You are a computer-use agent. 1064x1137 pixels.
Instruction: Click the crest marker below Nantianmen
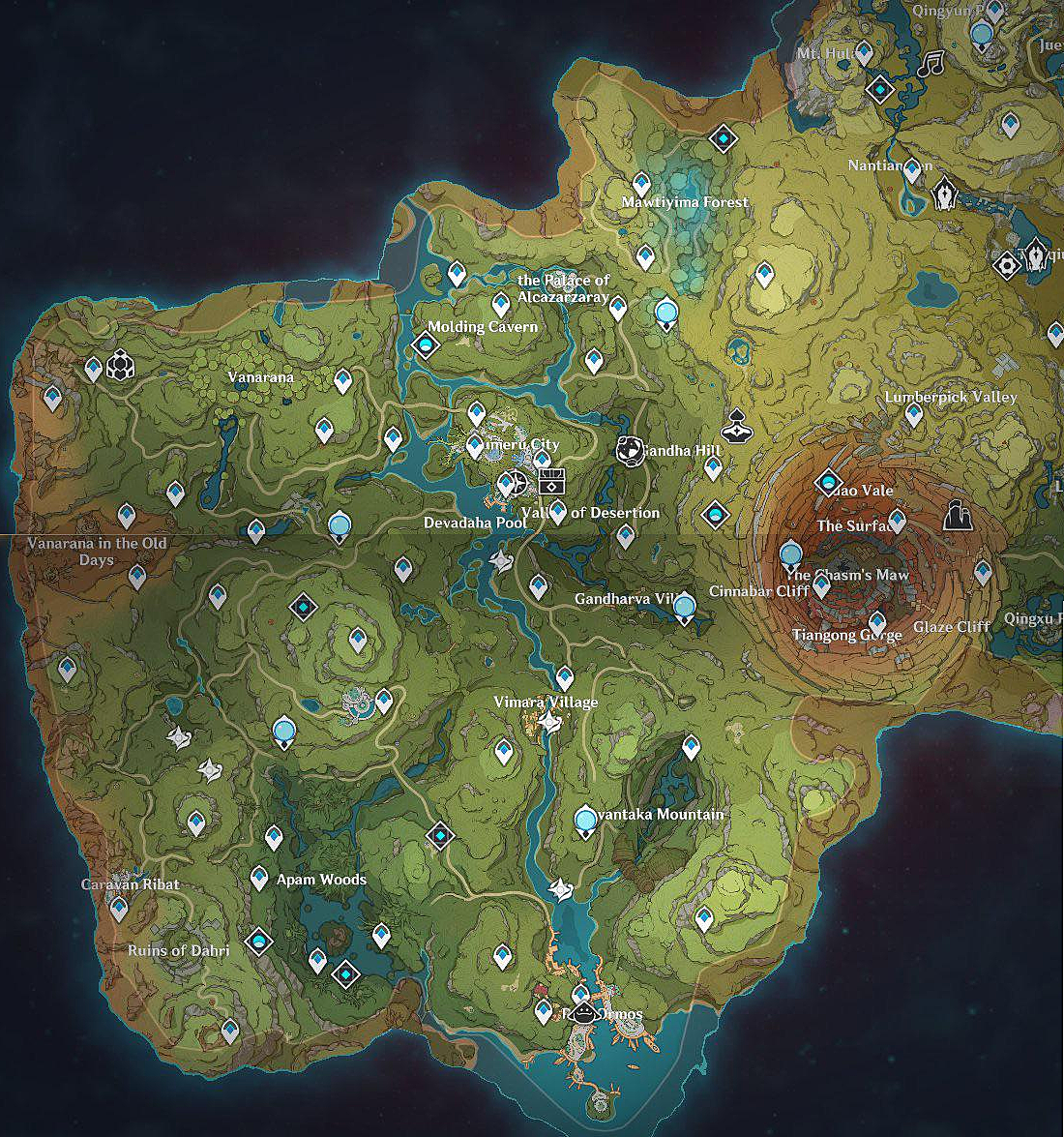pyautogui.click(x=944, y=196)
